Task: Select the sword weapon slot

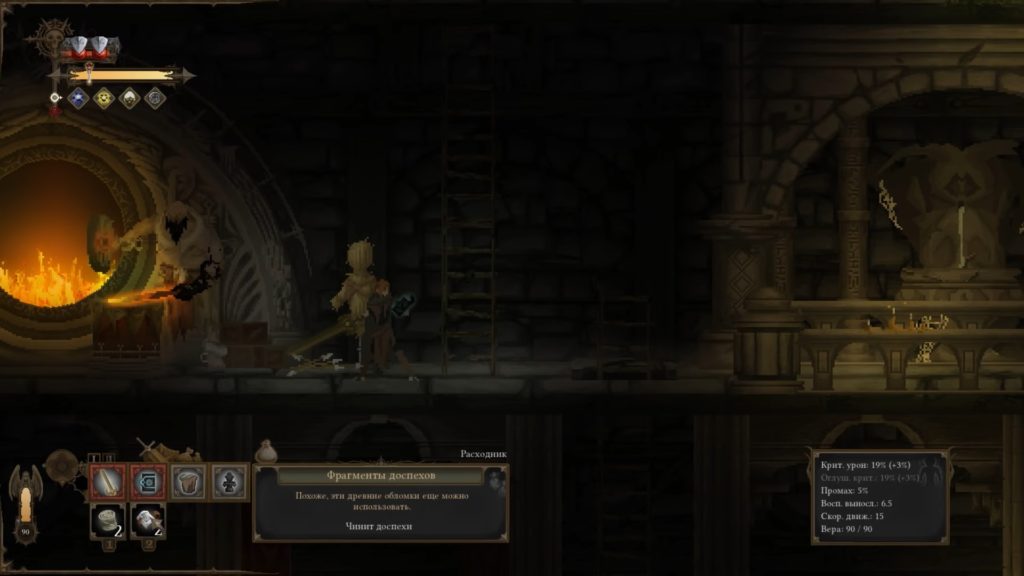Action: (107, 482)
